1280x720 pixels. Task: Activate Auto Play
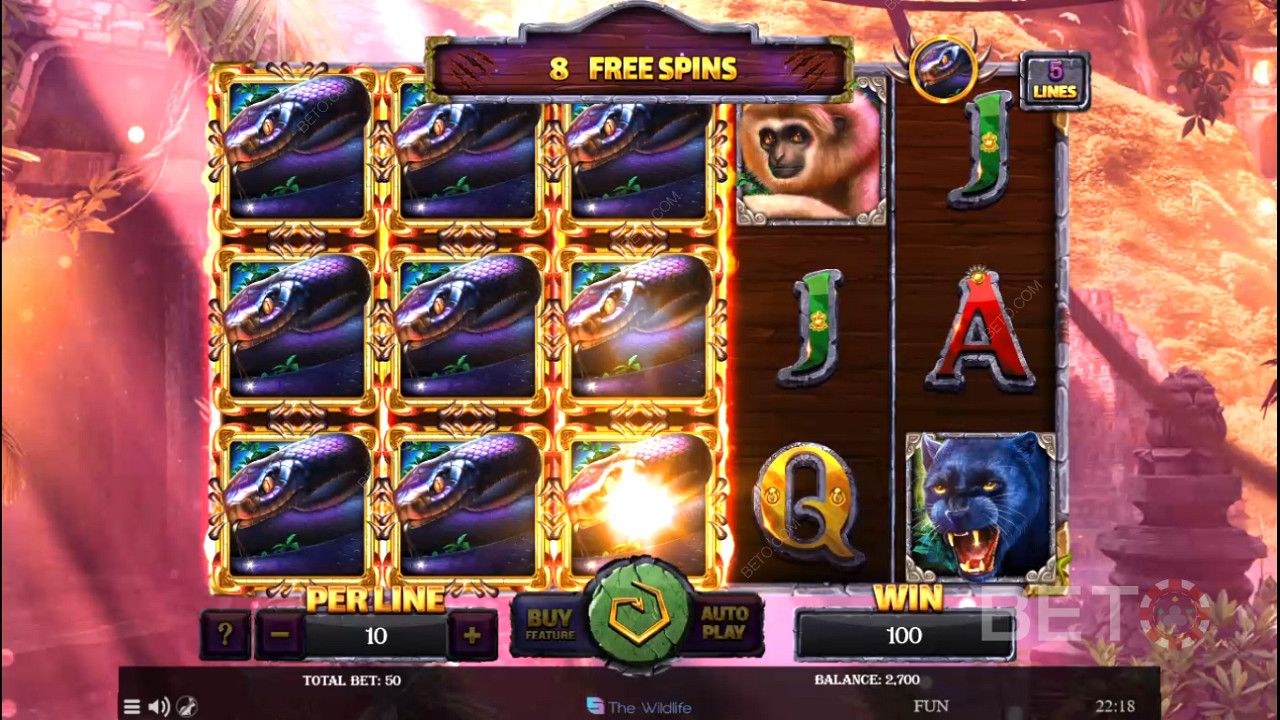pos(724,624)
